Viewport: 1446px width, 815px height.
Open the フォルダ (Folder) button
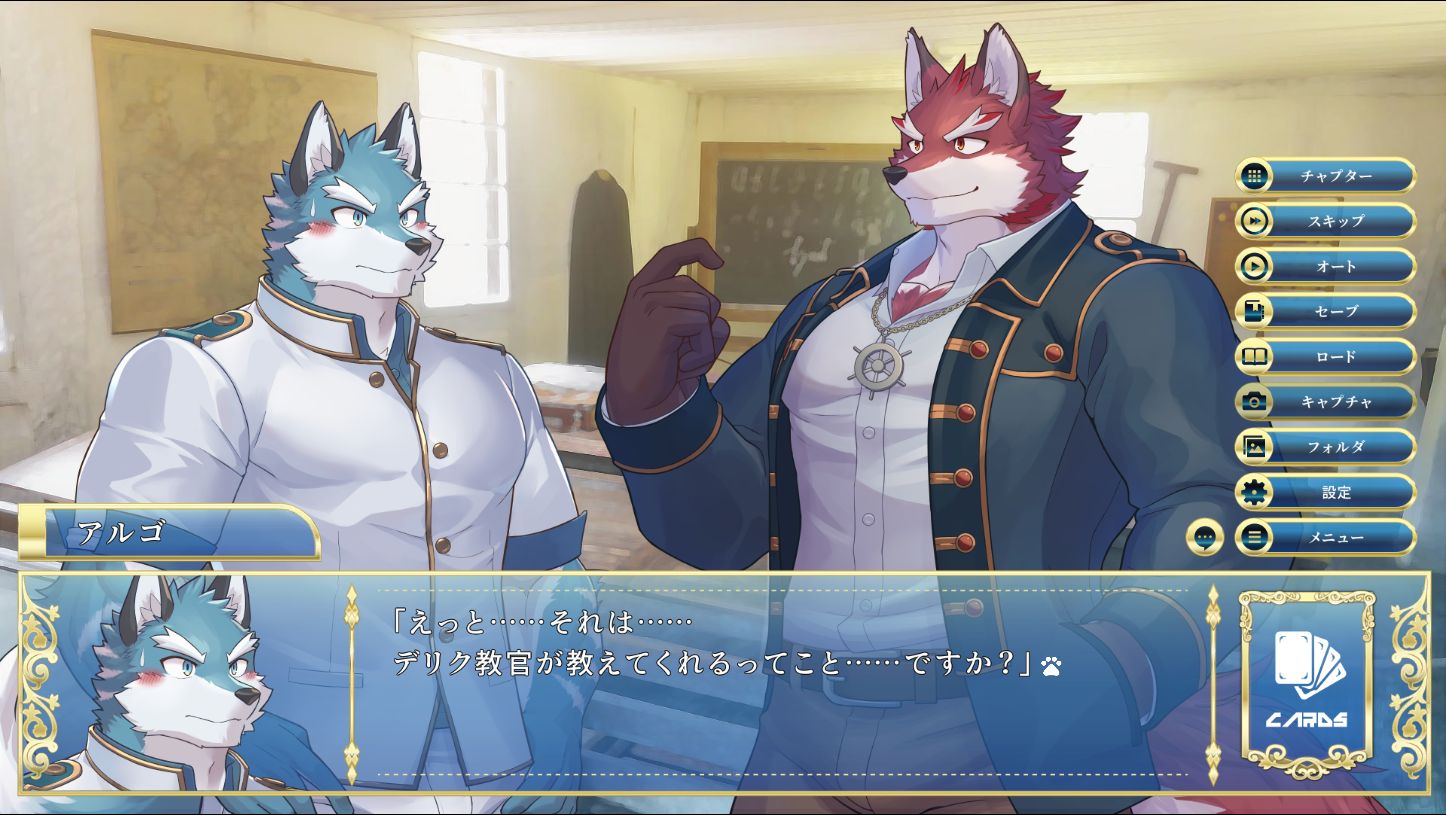[x=1325, y=447]
